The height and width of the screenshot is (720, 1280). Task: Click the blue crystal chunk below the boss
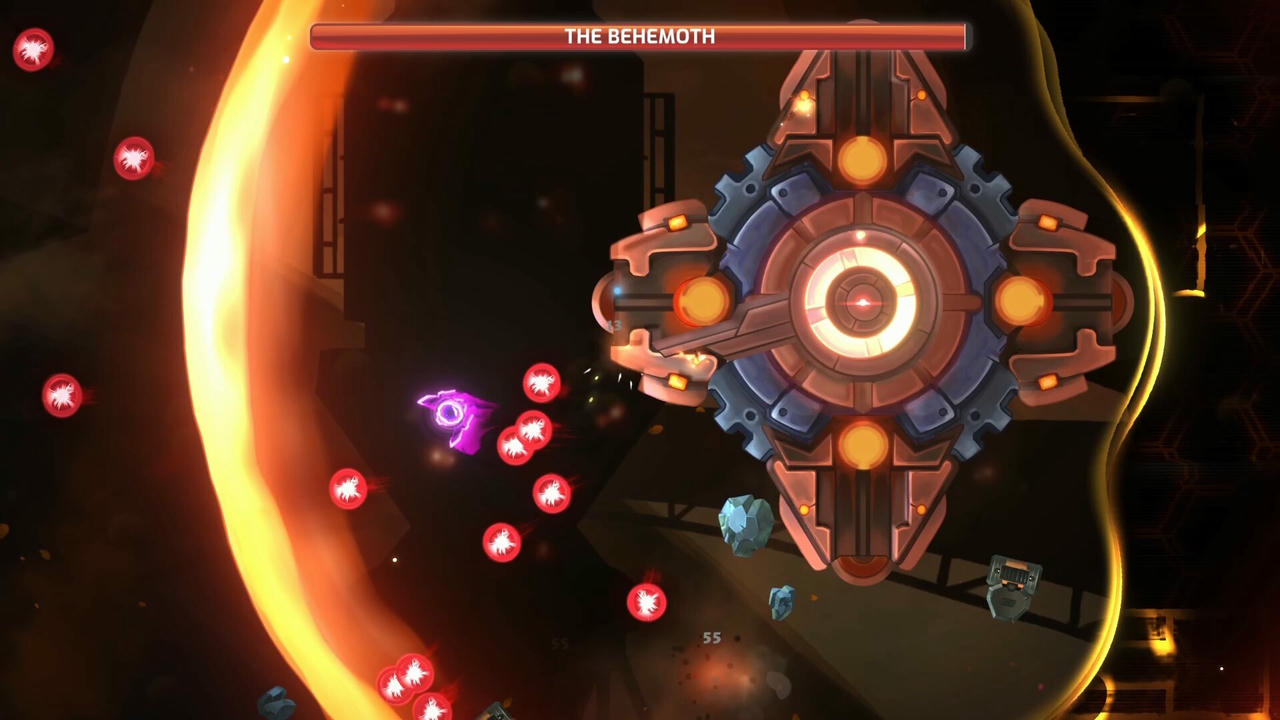(x=745, y=525)
